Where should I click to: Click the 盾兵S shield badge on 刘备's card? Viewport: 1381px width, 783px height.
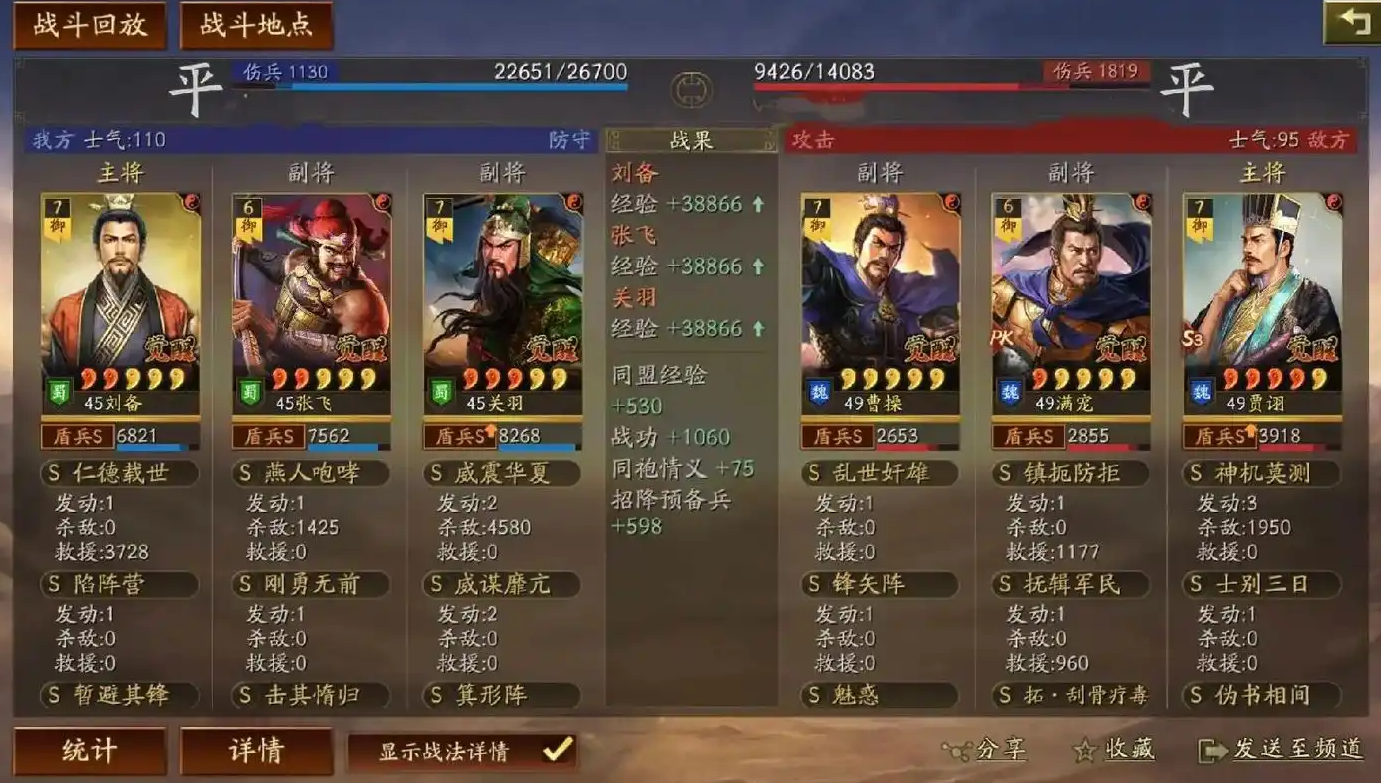[80, 436]
